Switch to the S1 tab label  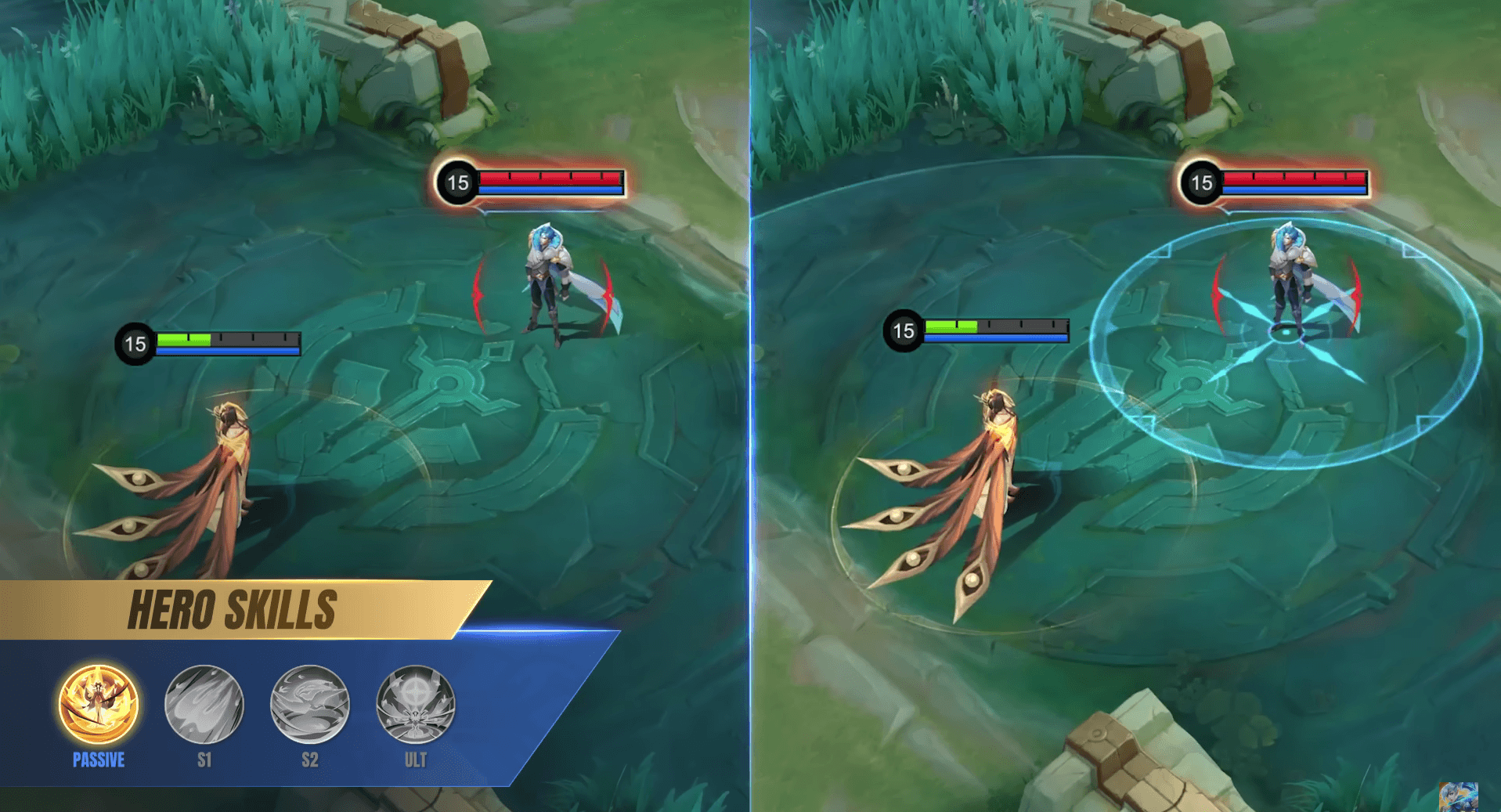coord(204,759)
